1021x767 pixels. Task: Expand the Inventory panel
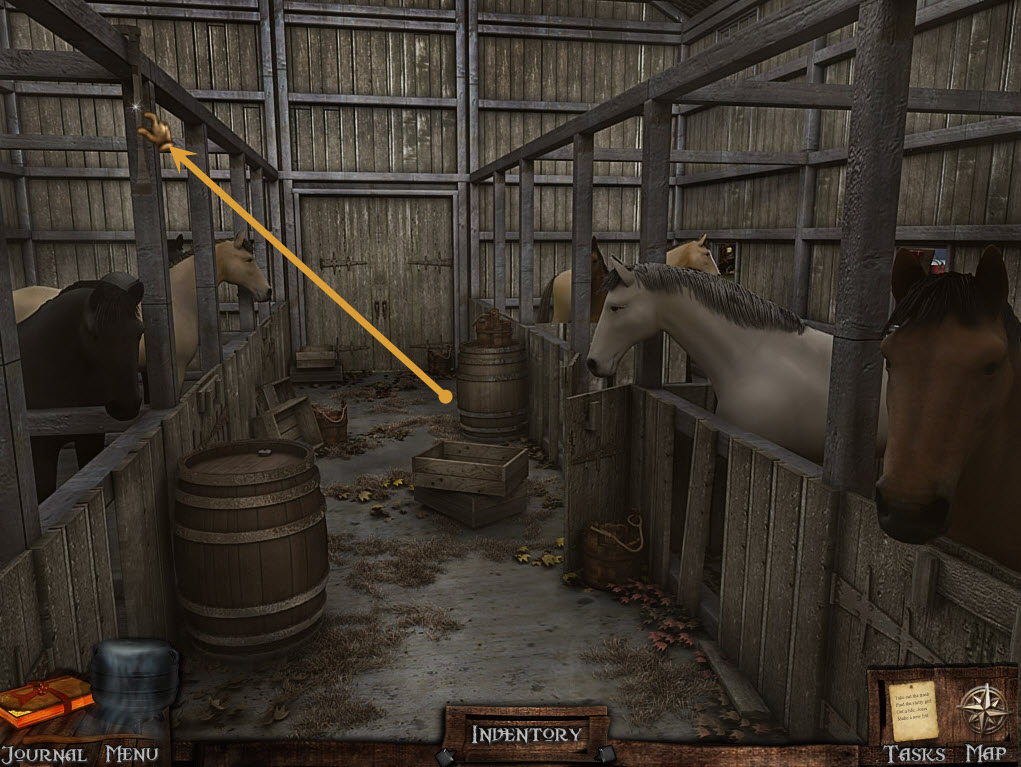pos(526,734)
